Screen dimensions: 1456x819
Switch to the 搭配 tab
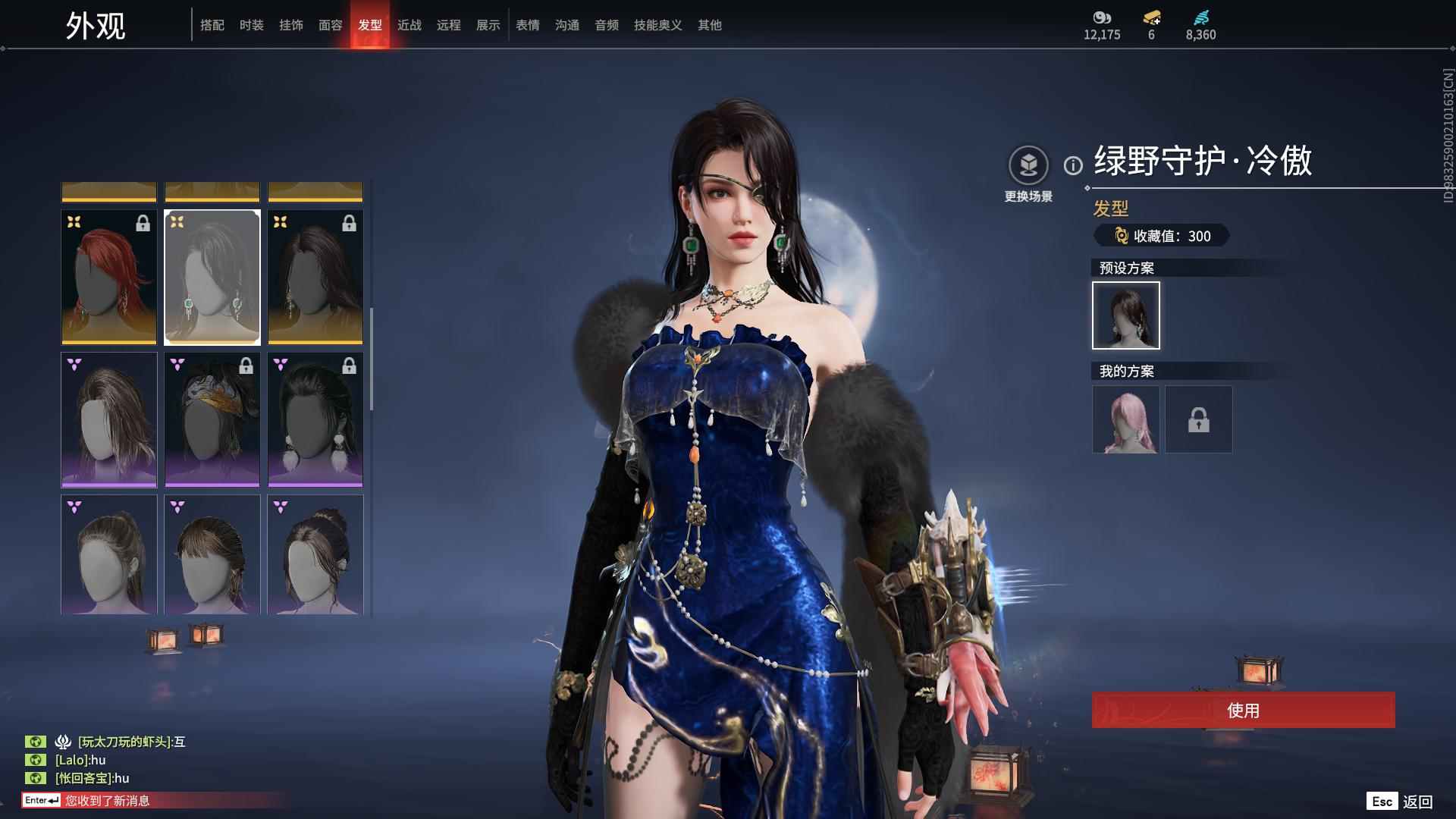[x=212, y=25]
